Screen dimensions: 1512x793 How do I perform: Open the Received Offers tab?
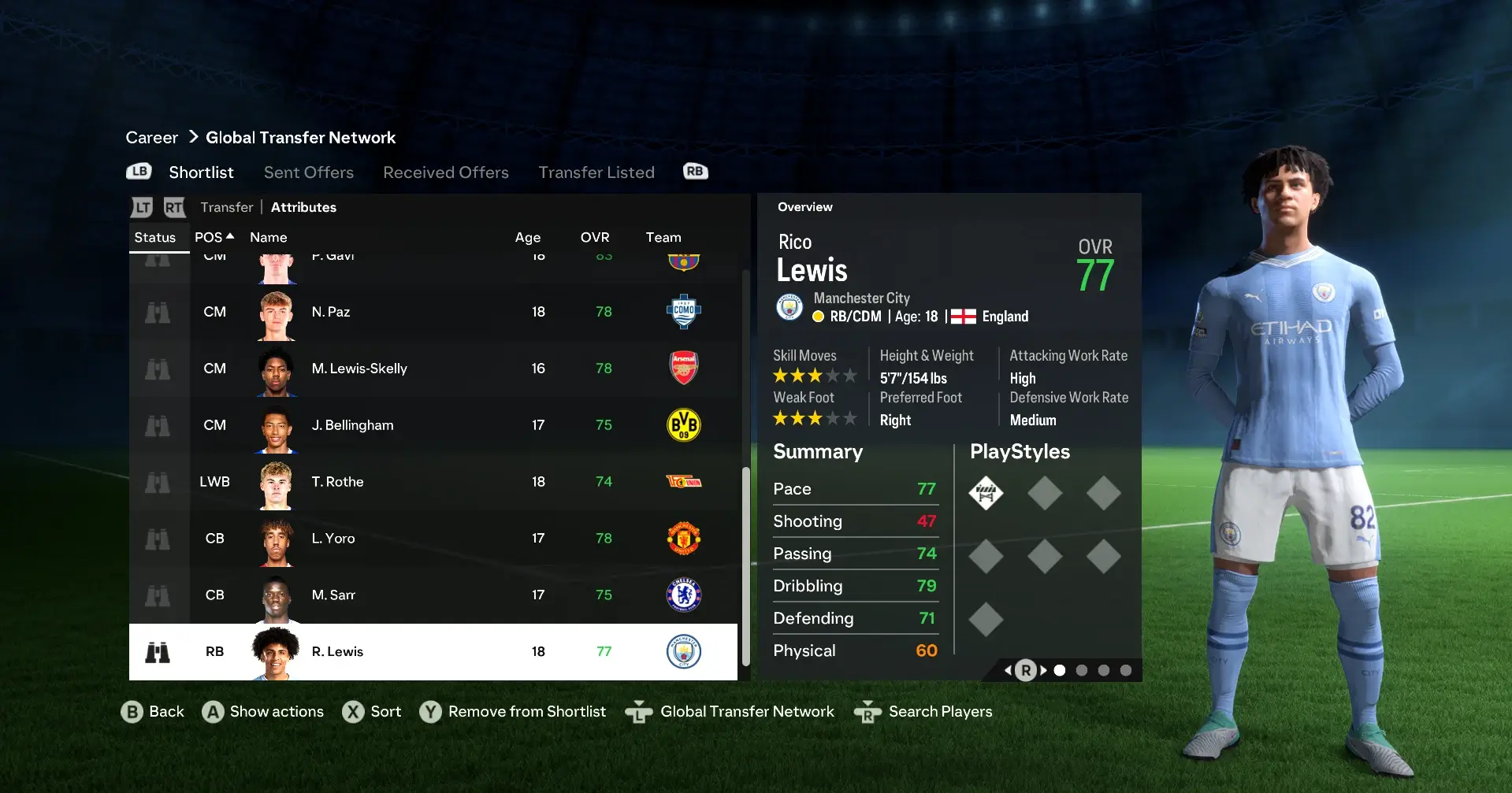(x=445, y=172)
